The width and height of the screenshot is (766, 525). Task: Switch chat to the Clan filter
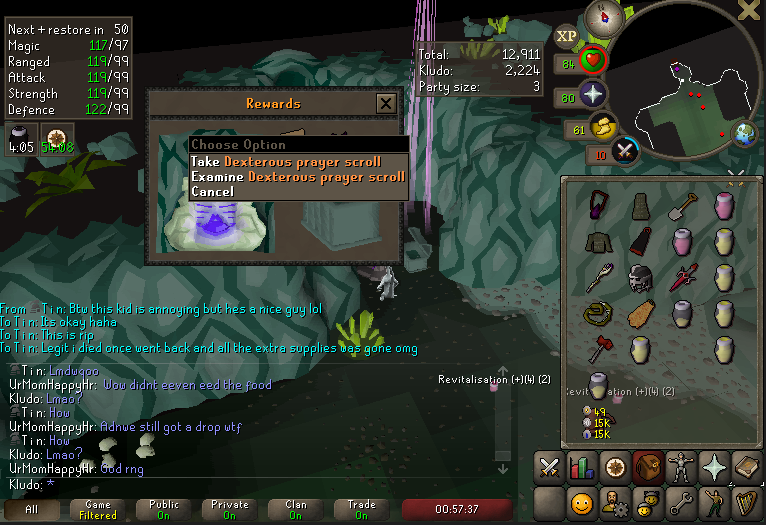point(296,510)
